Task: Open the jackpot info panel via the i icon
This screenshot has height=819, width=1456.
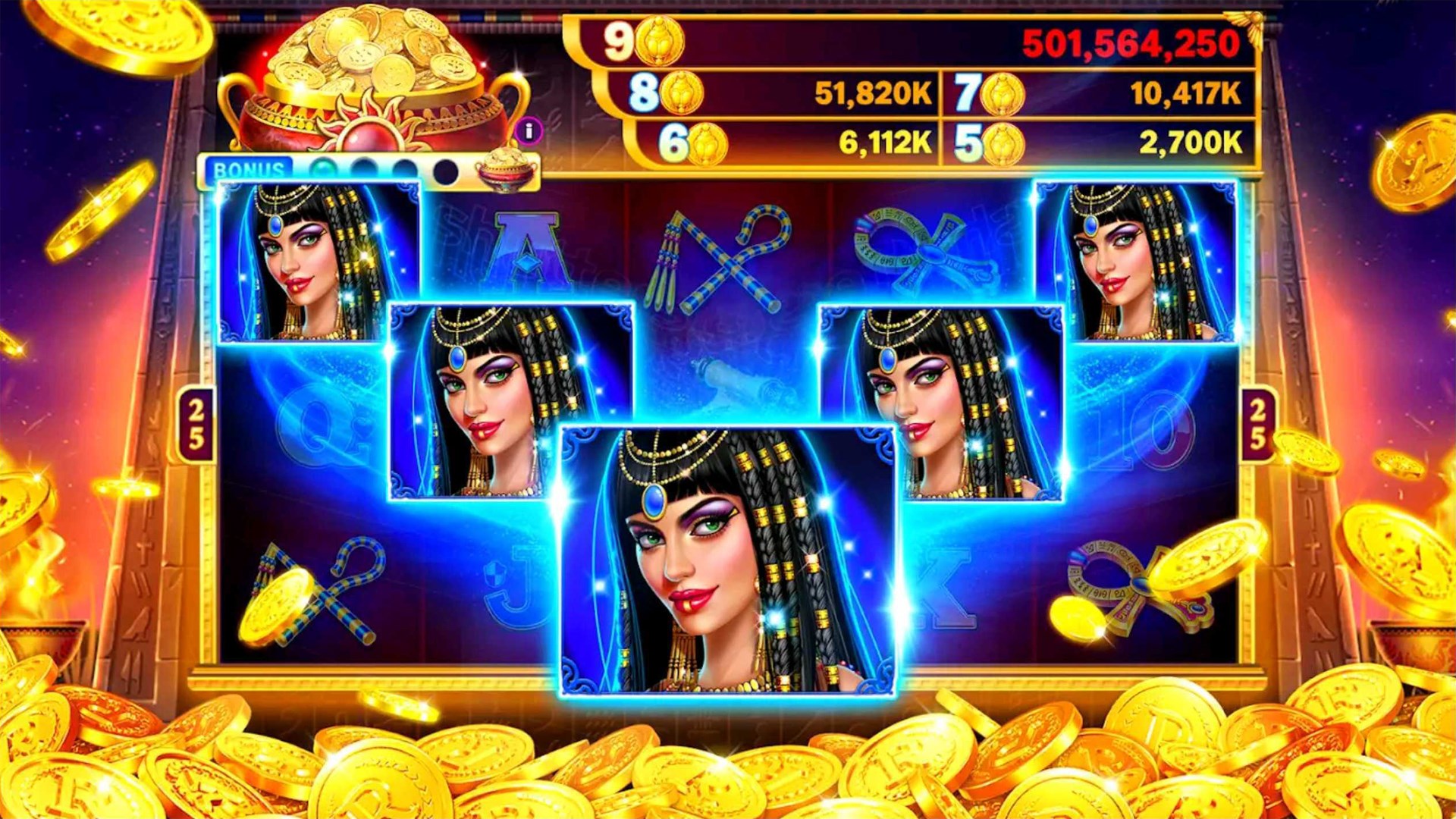Action: (529, 130)
